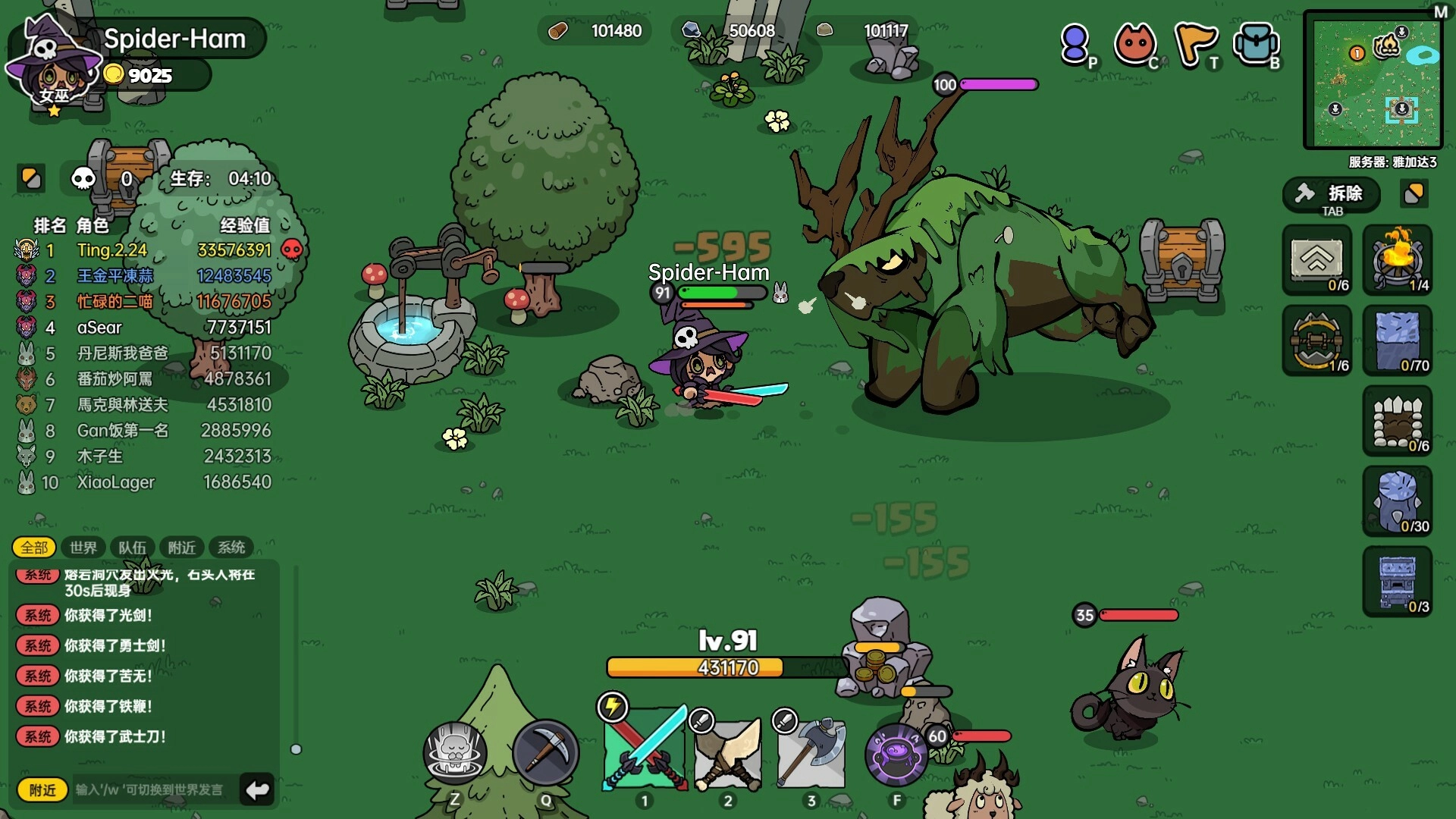Select the campfire building slot

coord(1398,260)
